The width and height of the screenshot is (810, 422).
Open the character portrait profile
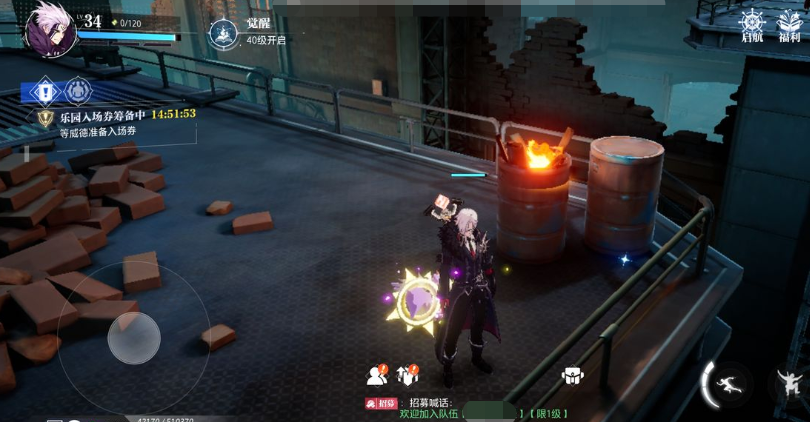coord(50,29)
